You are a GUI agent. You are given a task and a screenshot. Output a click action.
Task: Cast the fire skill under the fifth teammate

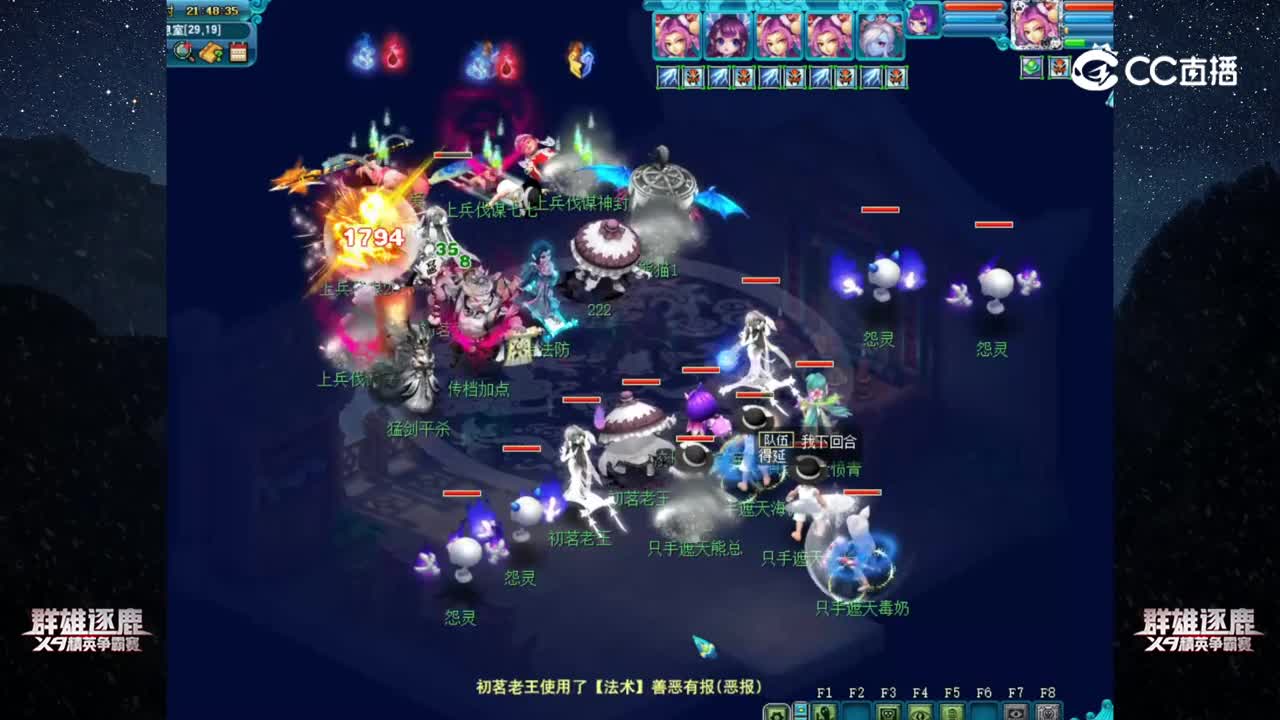click(895, 78)
